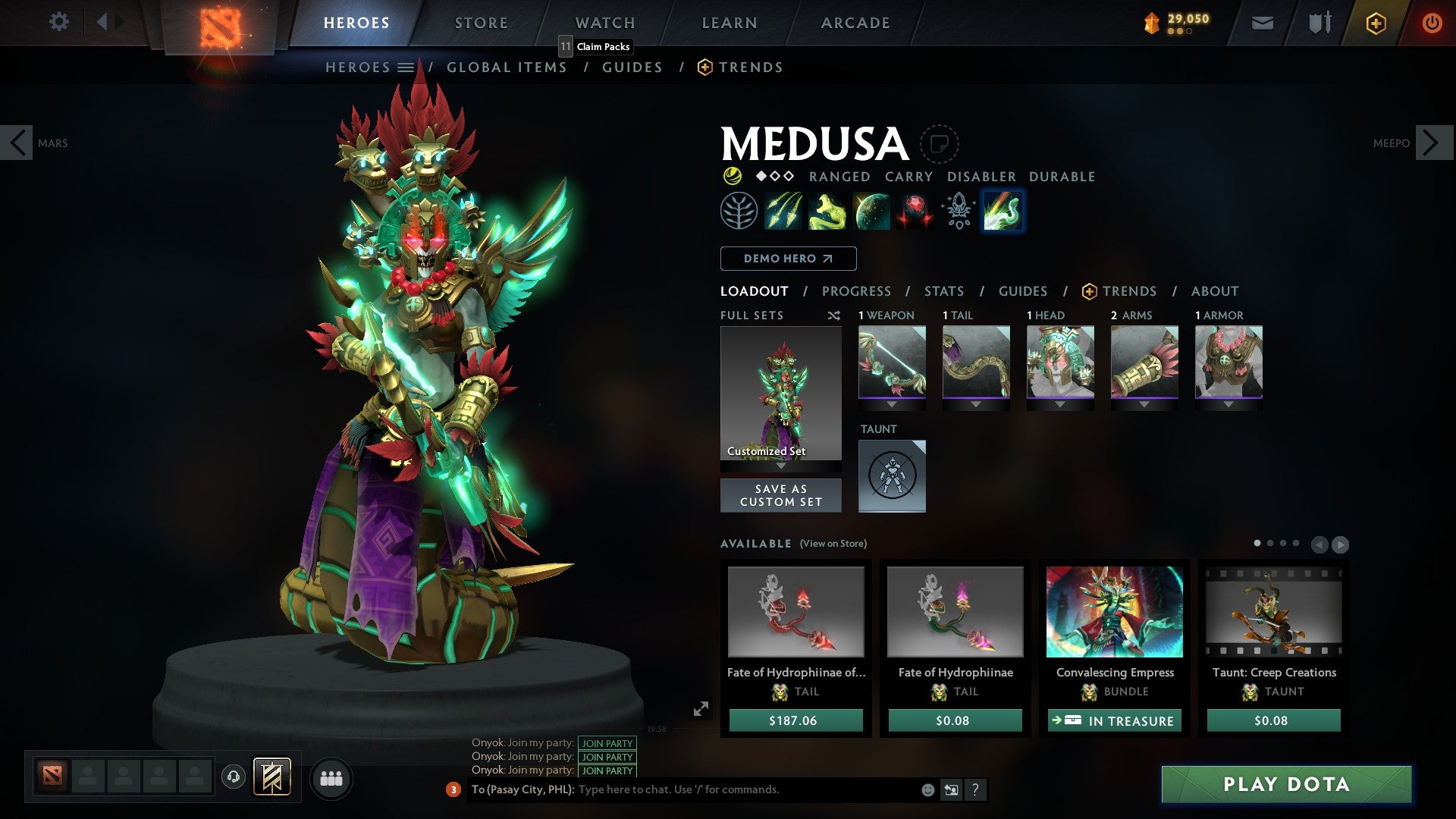Select the Stone Gaze ability icon
This screenshot has width=1456, height=819.
pos(914,211)
